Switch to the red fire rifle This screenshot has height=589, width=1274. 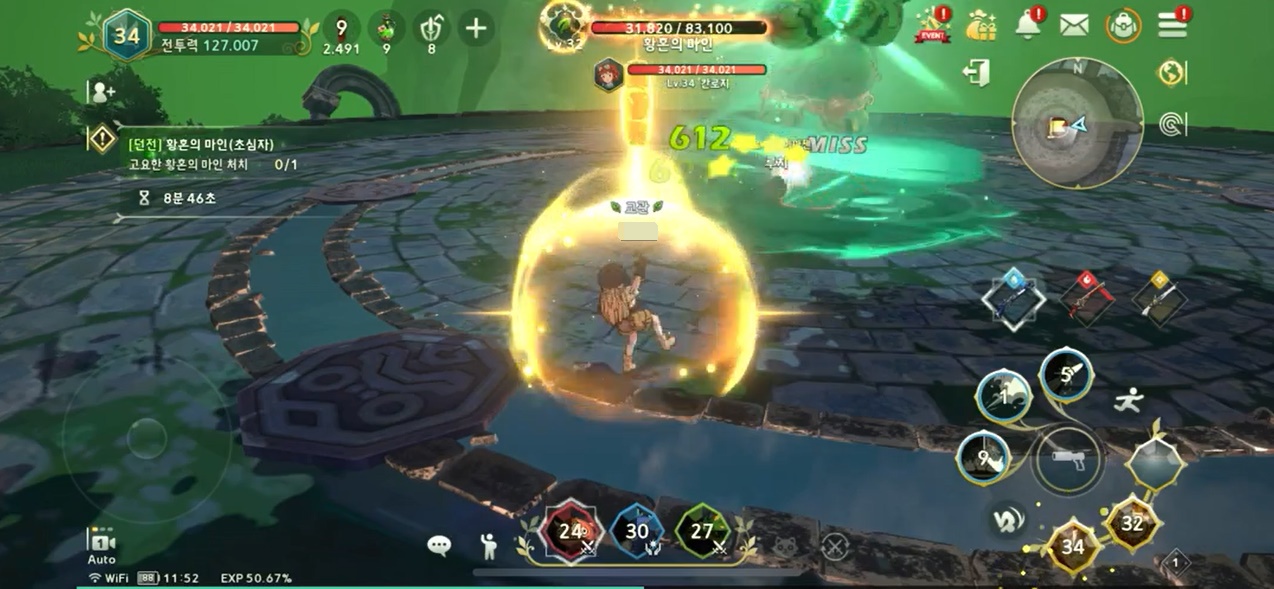point(1086,297)
